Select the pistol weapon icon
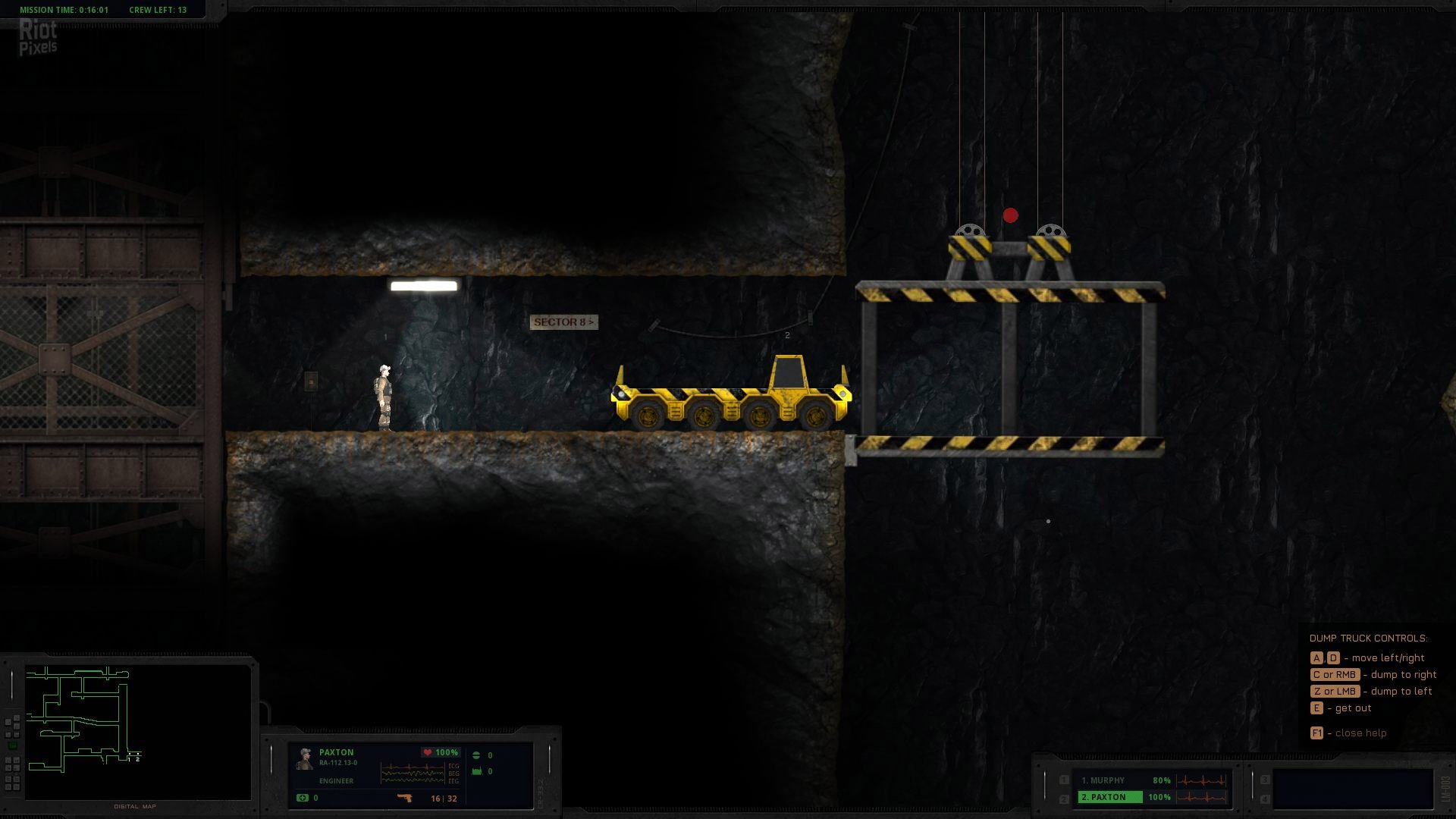Image resolution: width=1456 pixels, height=819 pixels. point(404,798)
